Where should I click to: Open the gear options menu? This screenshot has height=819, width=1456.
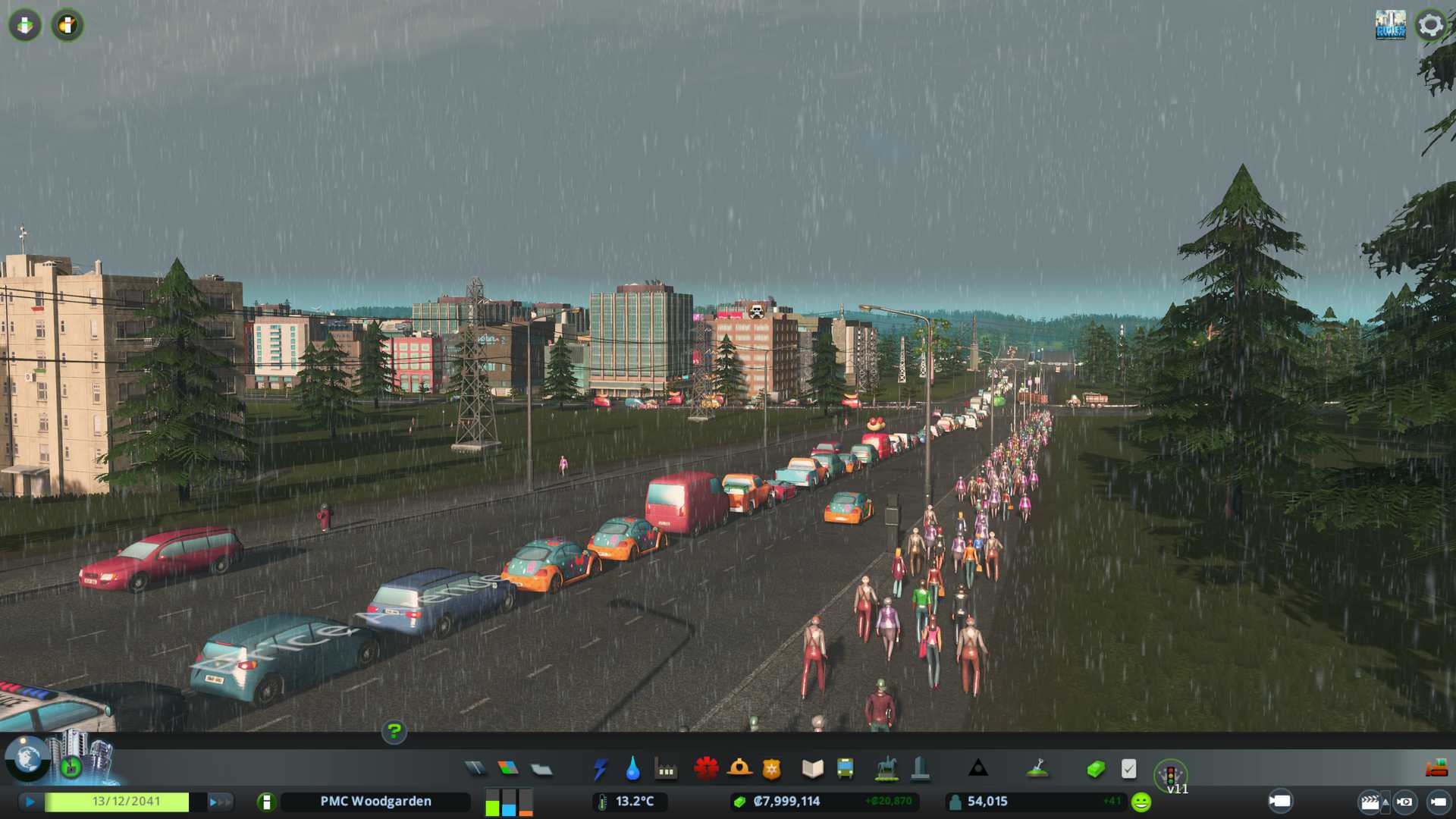1430,25
